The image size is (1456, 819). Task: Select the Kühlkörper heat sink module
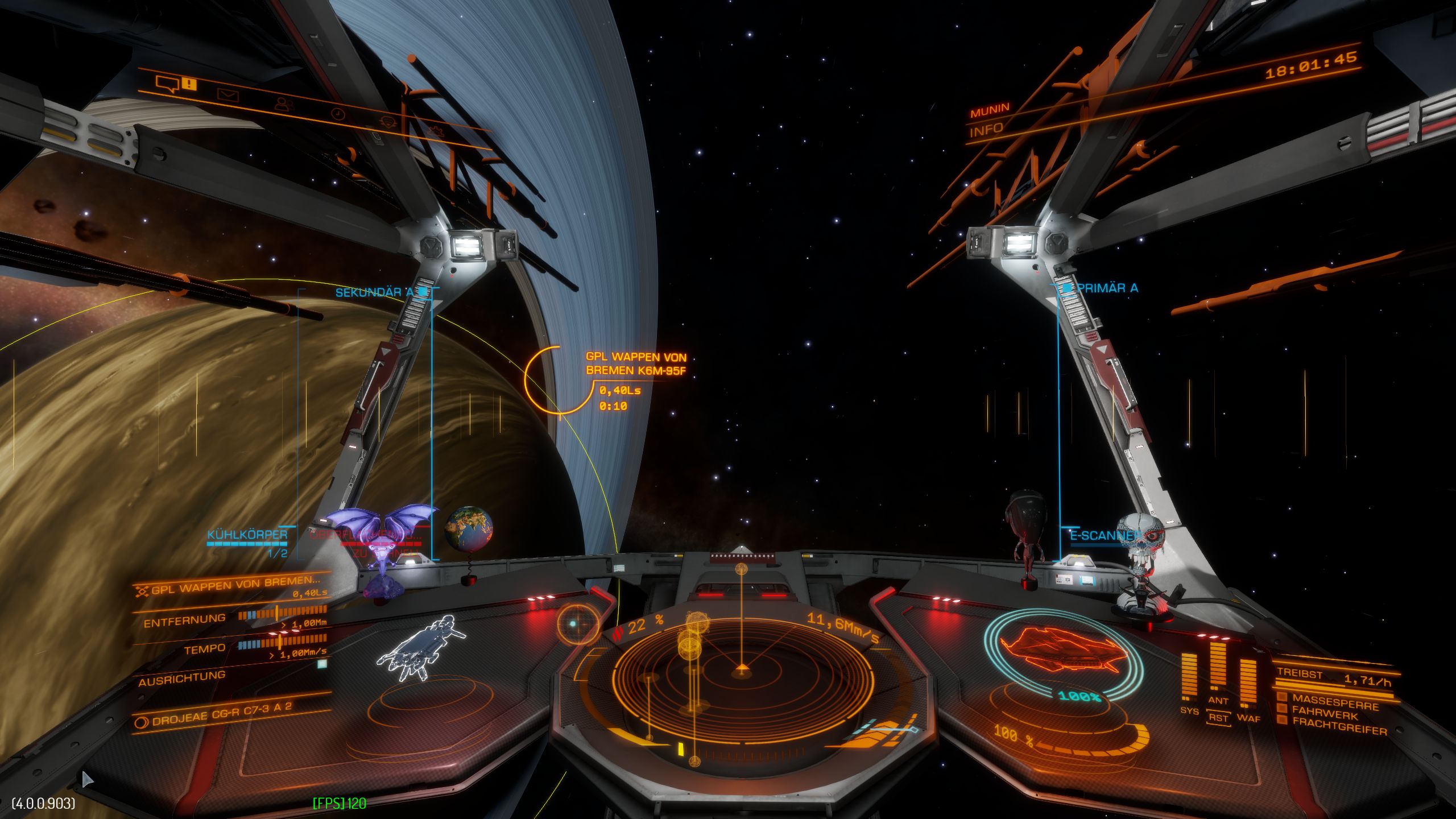tap(248, 535)
